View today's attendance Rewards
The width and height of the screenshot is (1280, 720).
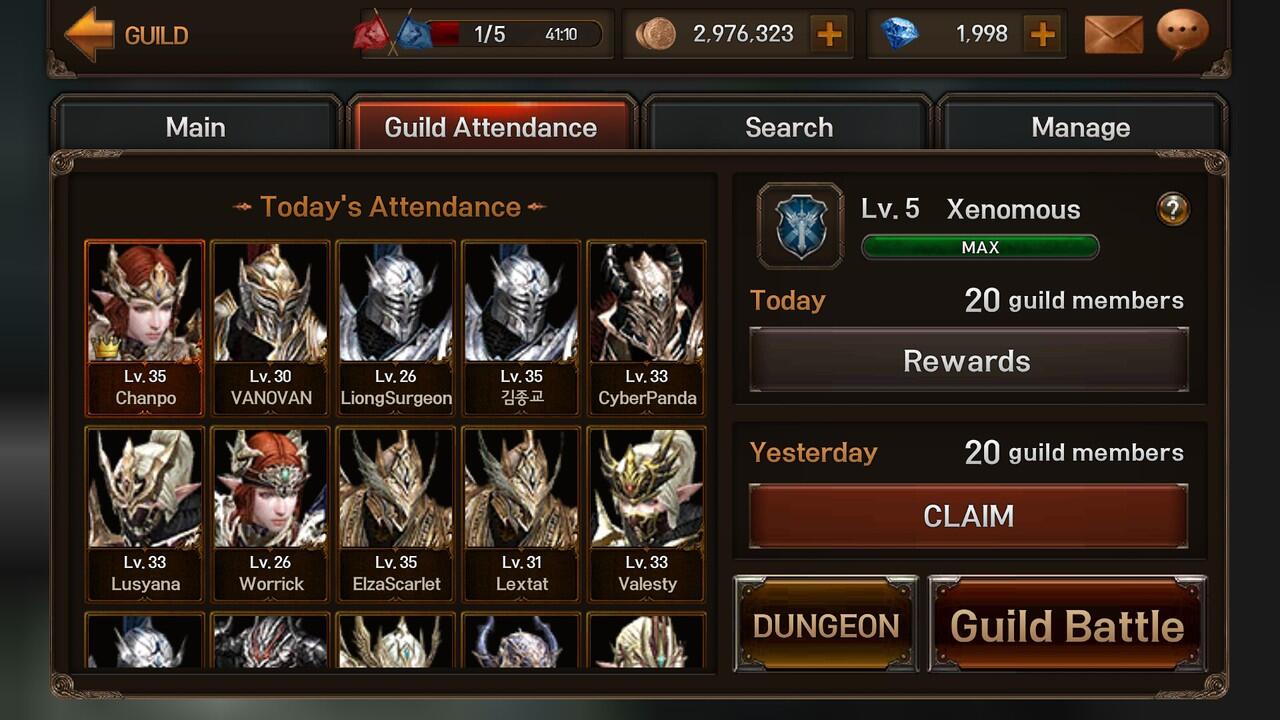point(967,361)
